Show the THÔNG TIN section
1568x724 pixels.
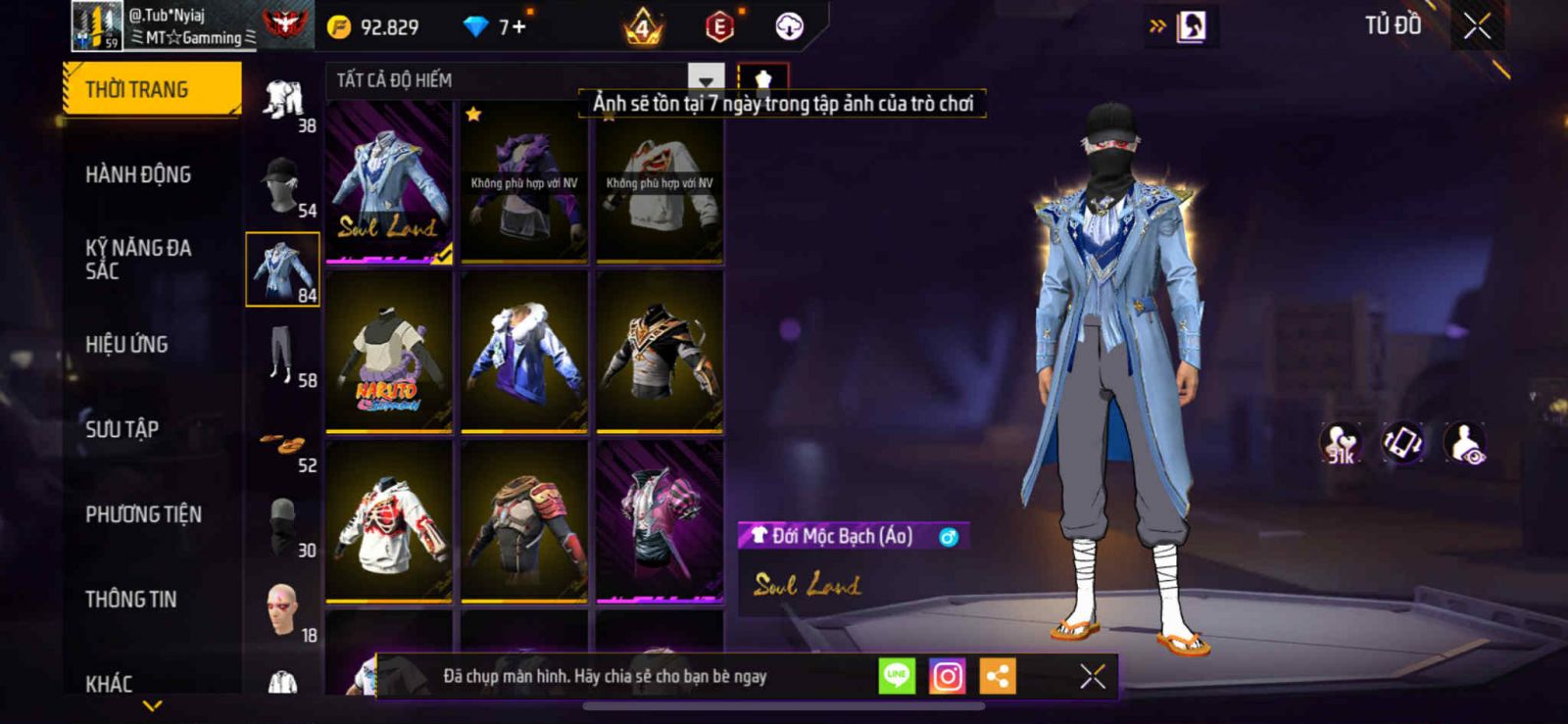click(130, 599)
